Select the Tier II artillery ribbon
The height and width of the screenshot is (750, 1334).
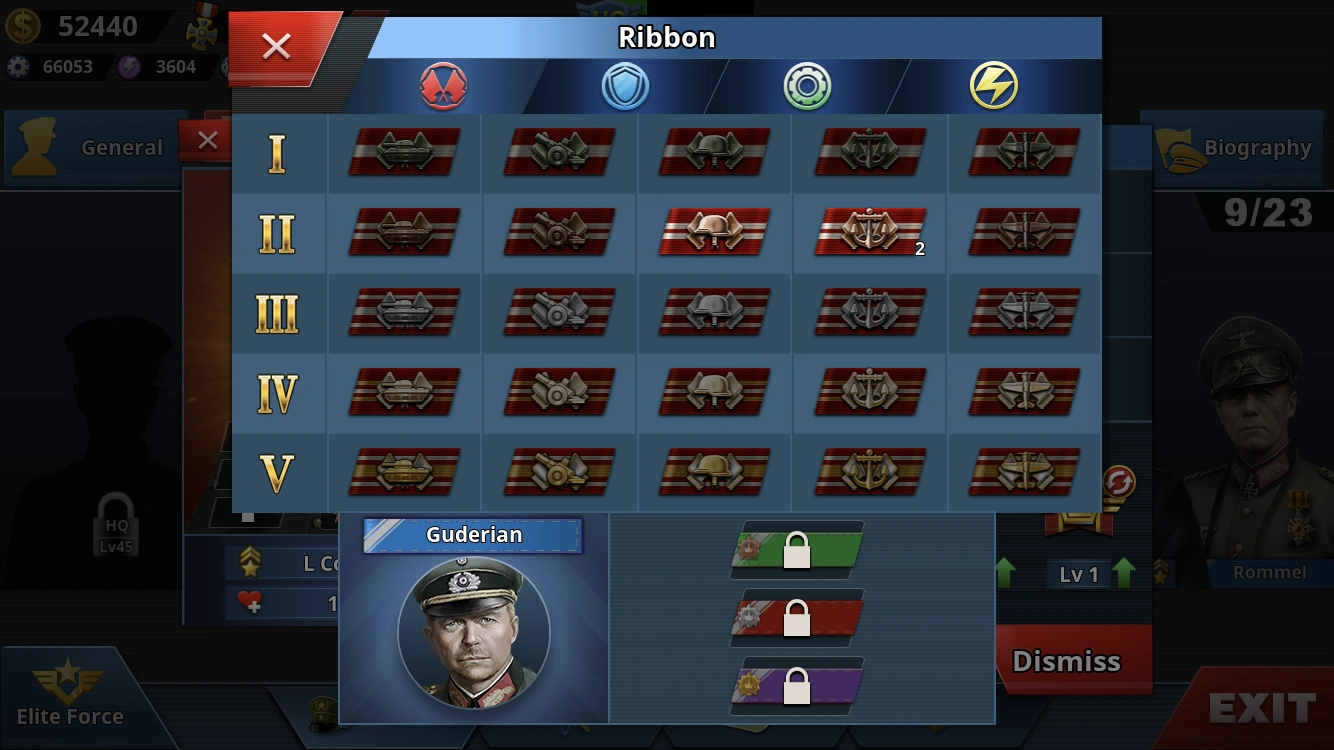coord(559,232)
